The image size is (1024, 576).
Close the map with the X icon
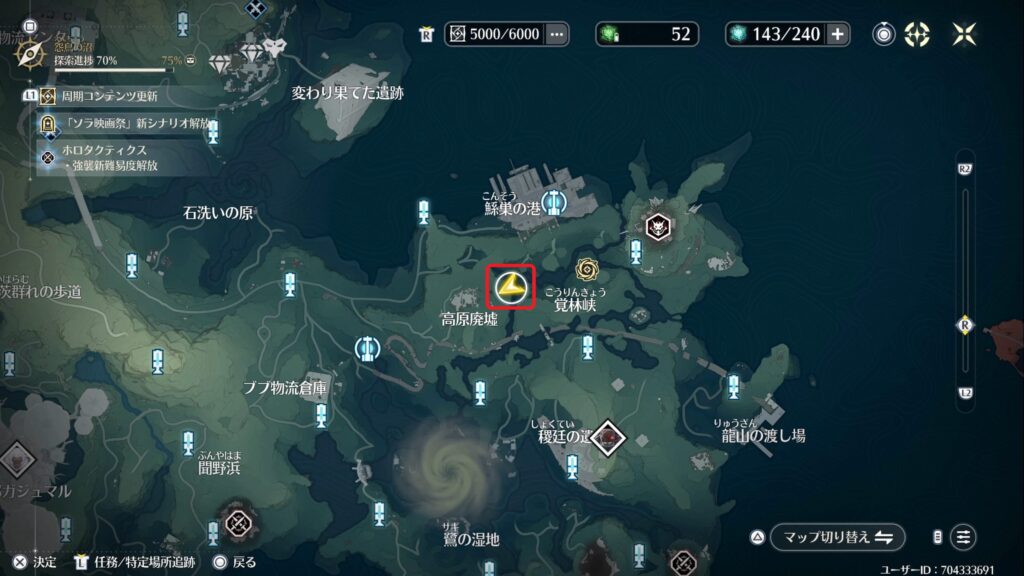(x=965, y=34)
